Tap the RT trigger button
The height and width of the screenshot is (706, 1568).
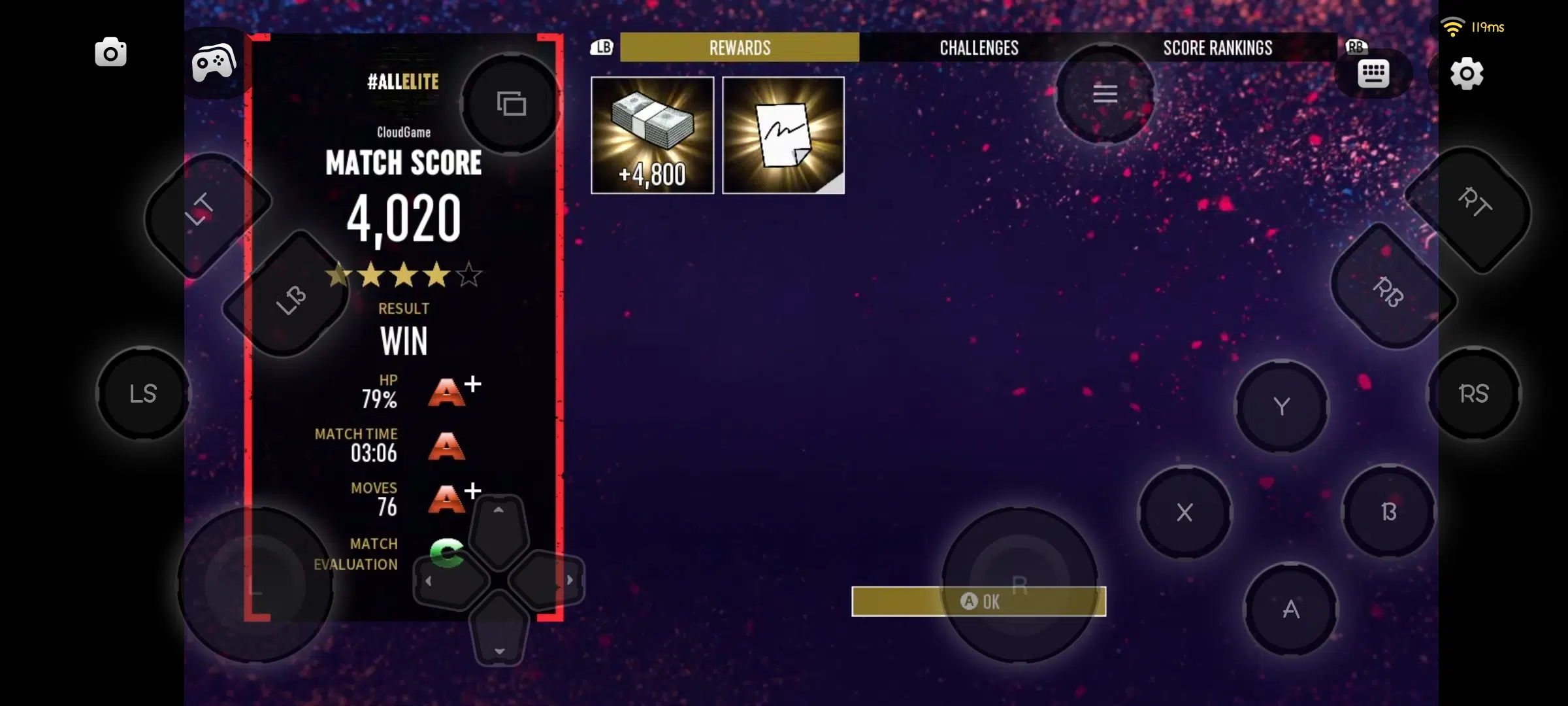click(1478, 203)
